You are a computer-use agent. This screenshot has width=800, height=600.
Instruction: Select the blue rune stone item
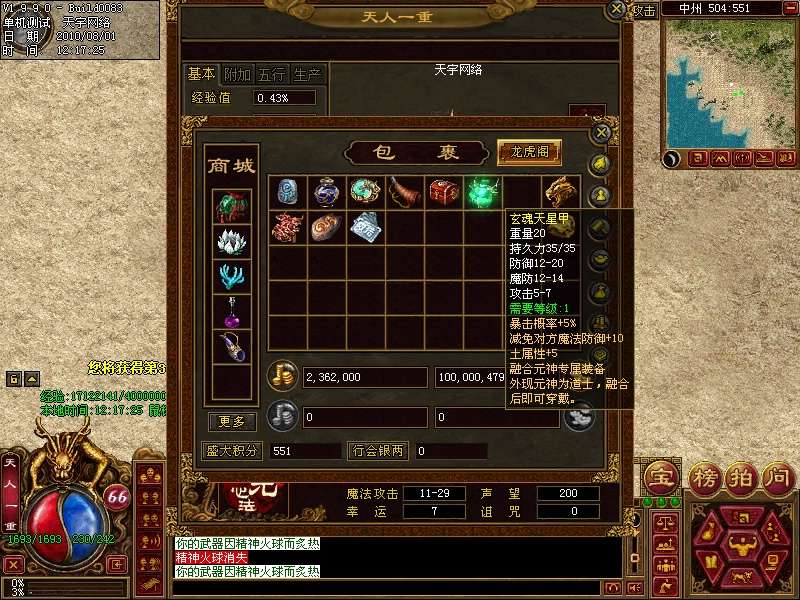(x=287, y=192)
